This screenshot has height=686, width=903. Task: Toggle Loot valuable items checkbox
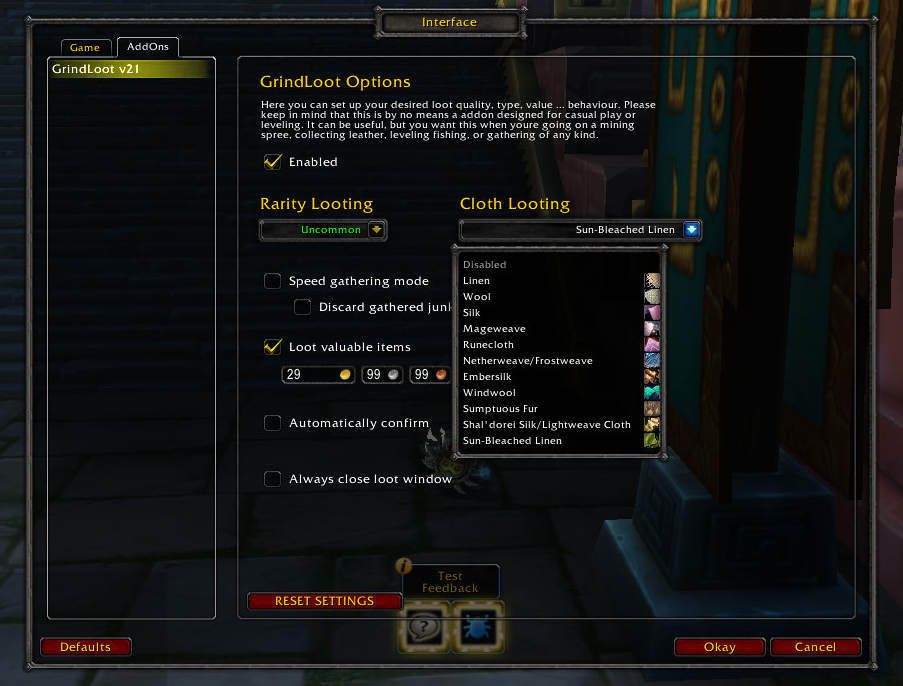tap(272, 347)
